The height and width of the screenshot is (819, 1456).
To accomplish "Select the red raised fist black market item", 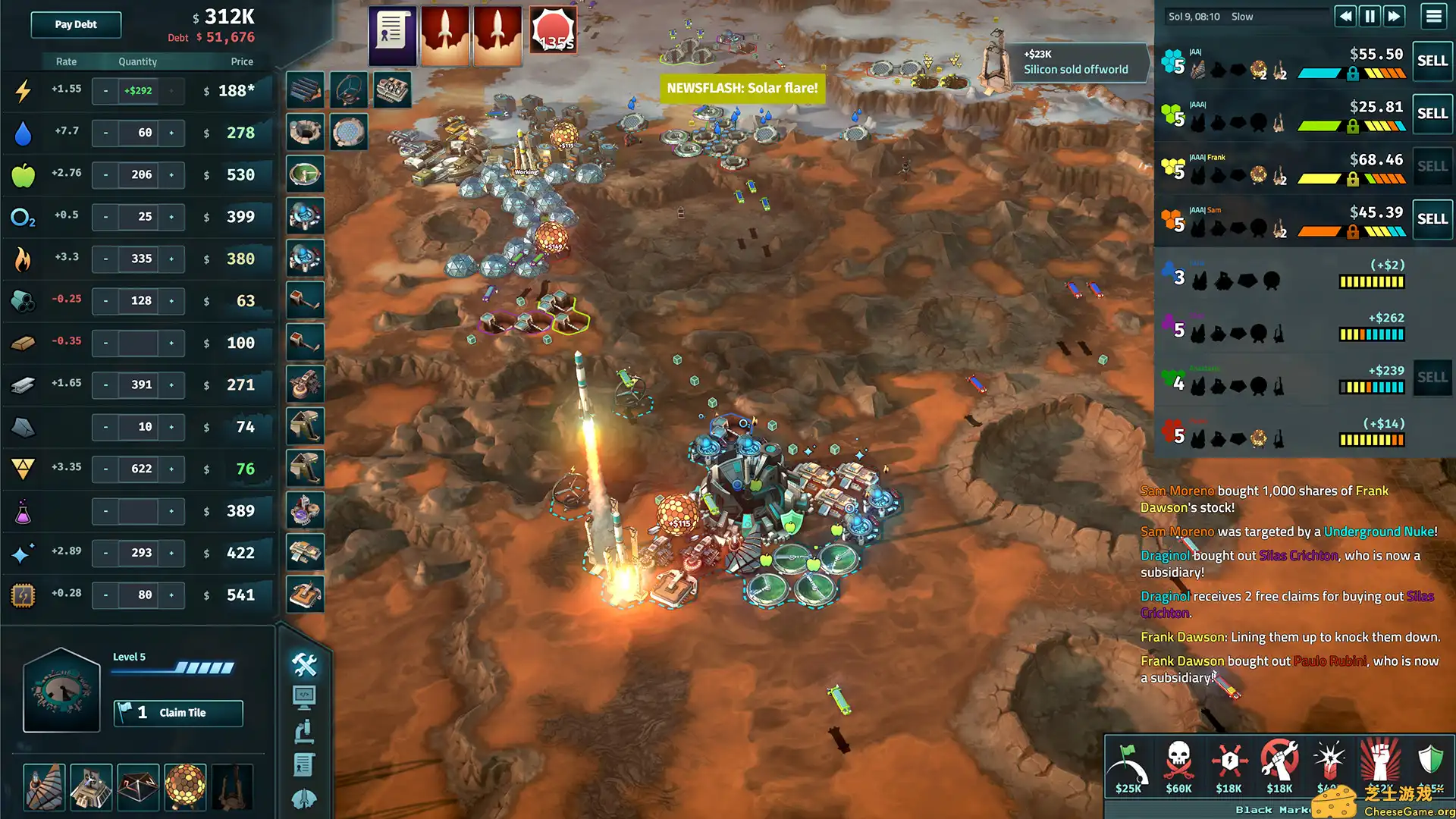I will (x=1380, y=762).
